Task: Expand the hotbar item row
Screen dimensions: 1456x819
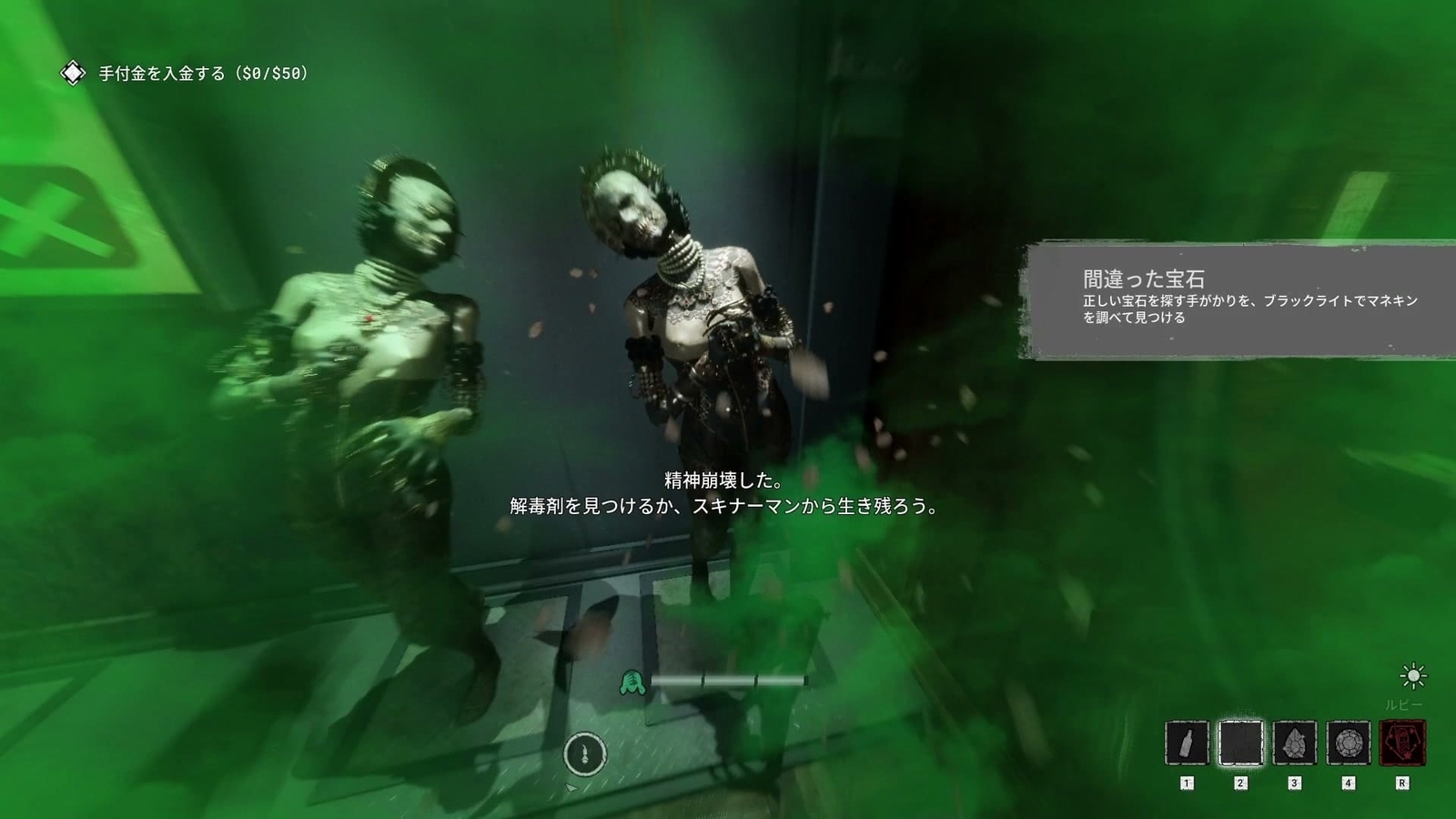Action: 1292,742
